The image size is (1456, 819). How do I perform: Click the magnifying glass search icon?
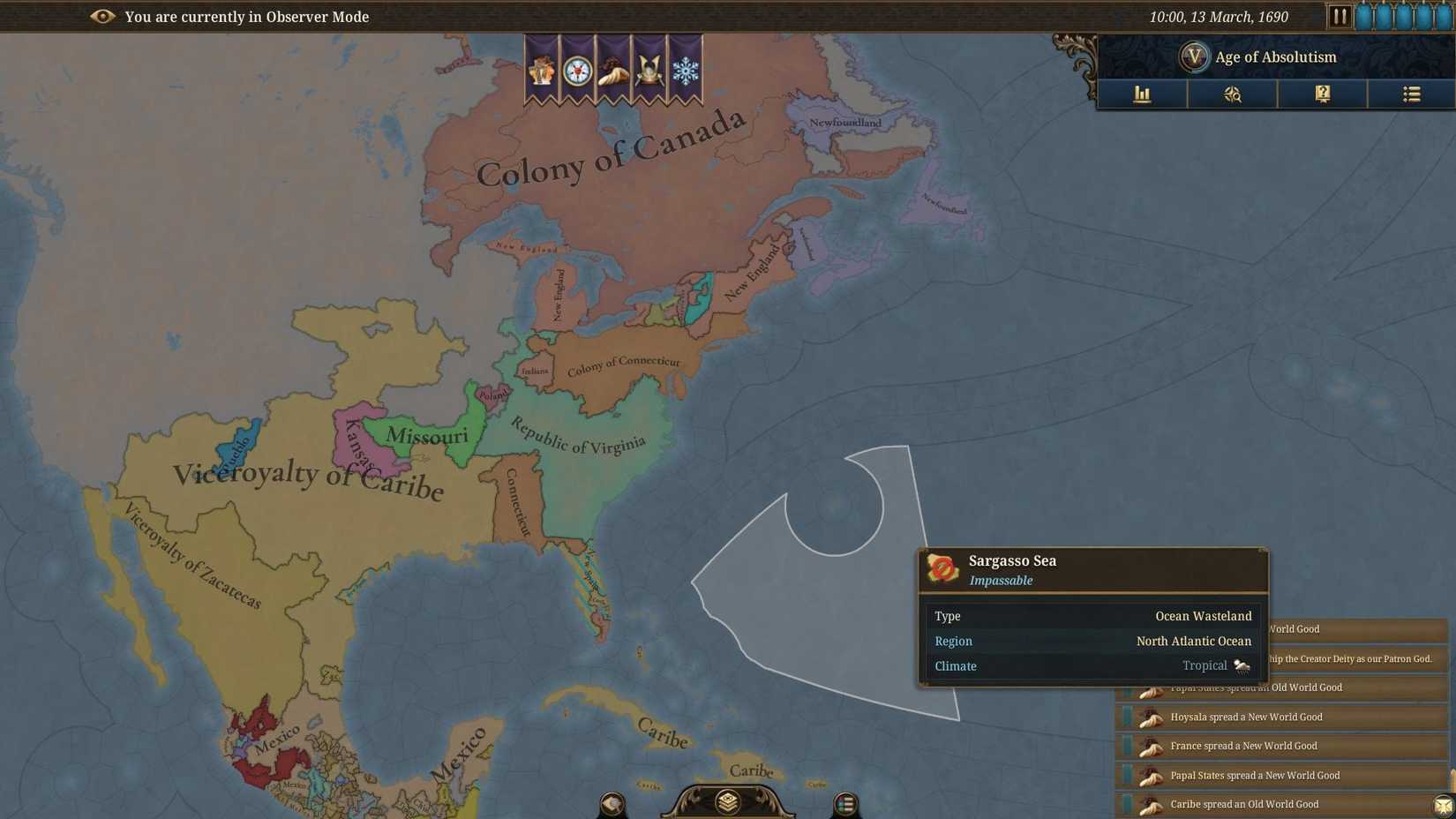1232,94
